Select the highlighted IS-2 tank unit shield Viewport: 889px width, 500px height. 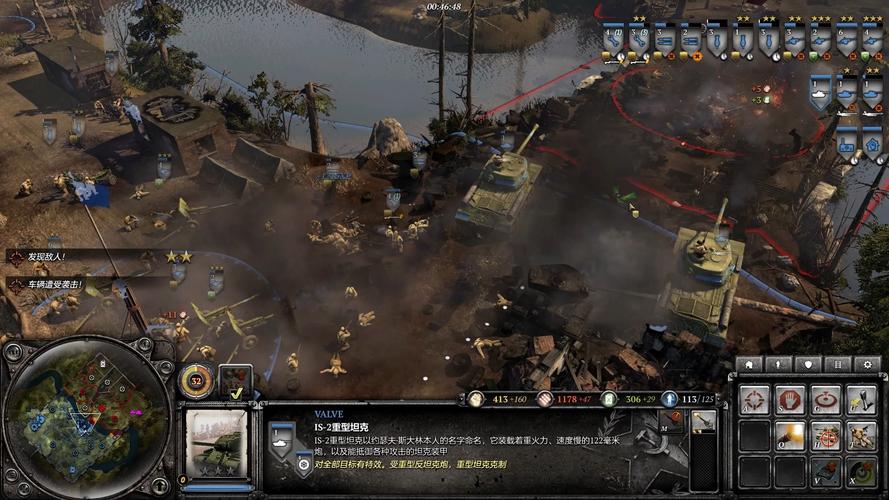(x=821, y=94)
